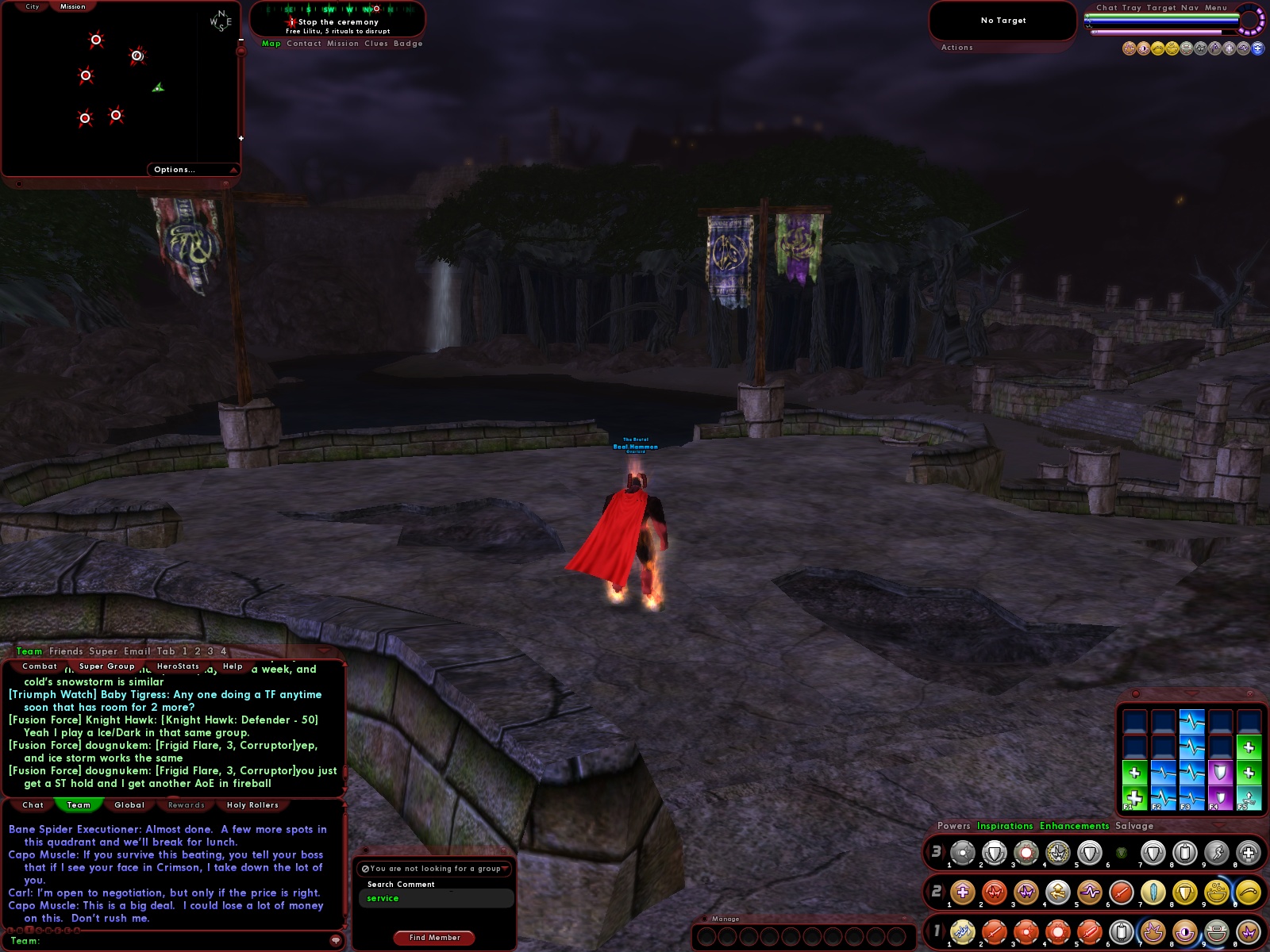Activate the running power in slot 9 of tray 3
Viewport: 1270px width, 952px height.
pos(1218,852)
